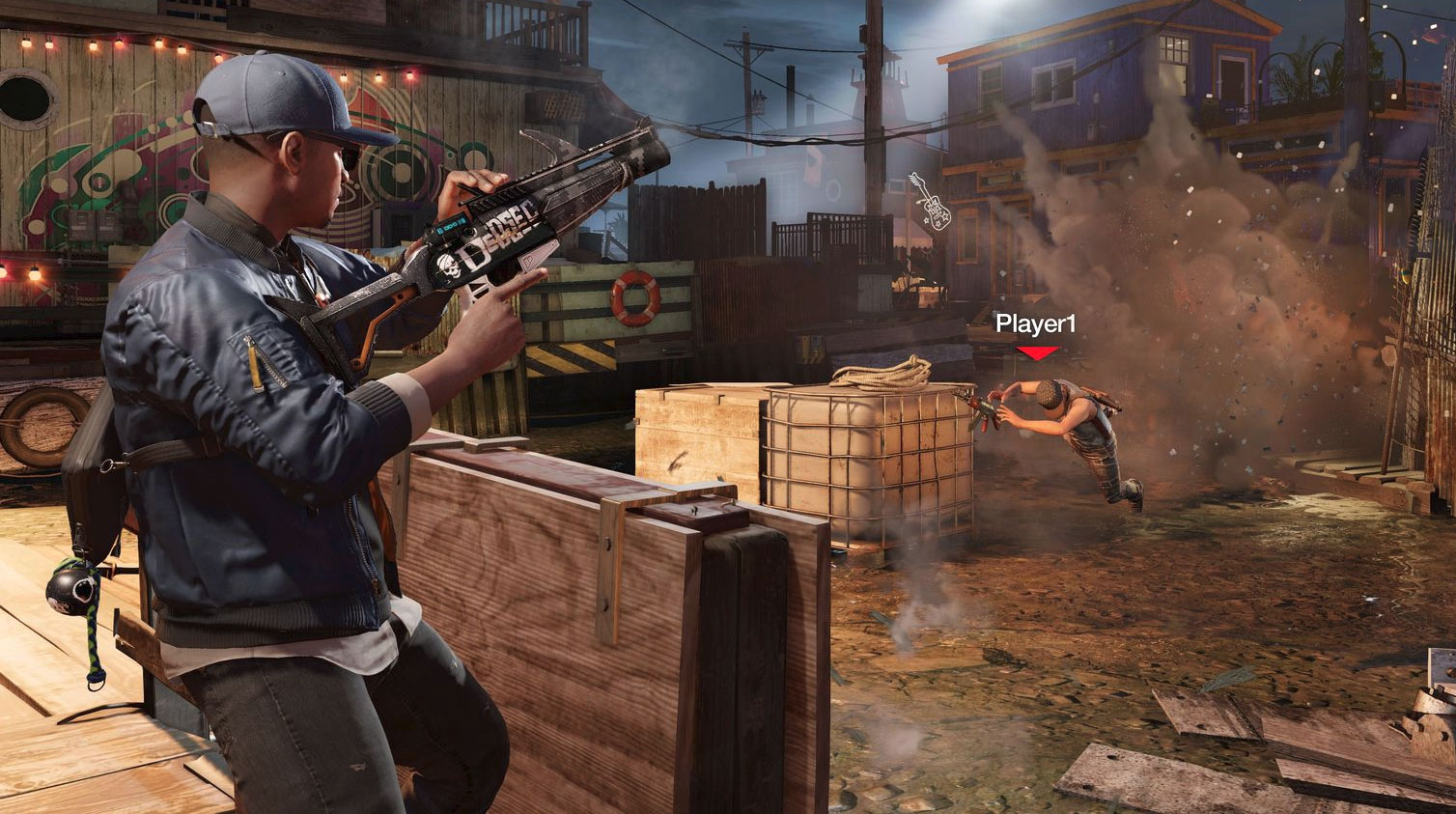Open the caged water container

(859, 463)
